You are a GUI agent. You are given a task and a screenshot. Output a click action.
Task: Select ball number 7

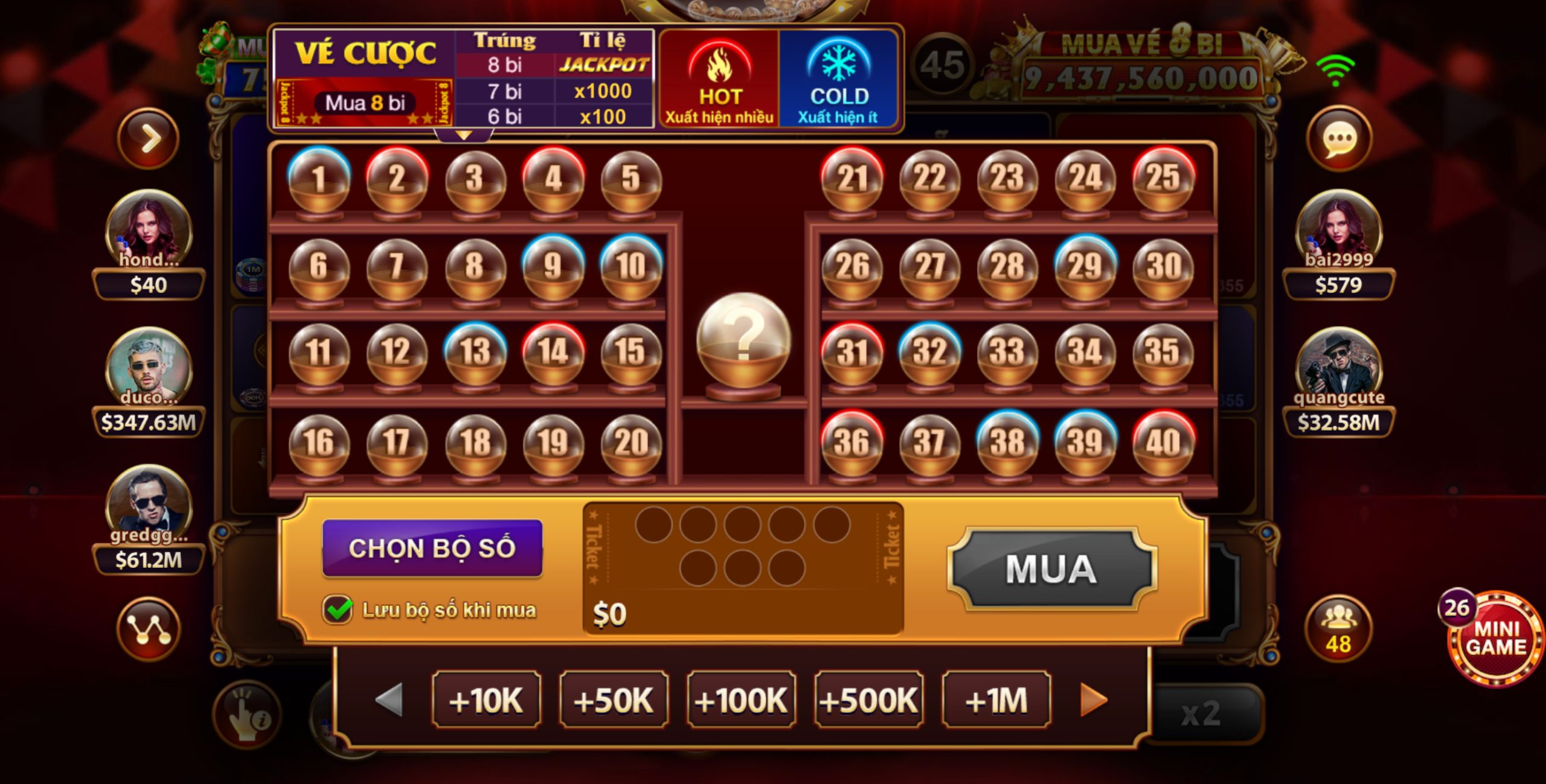(397, 267)
